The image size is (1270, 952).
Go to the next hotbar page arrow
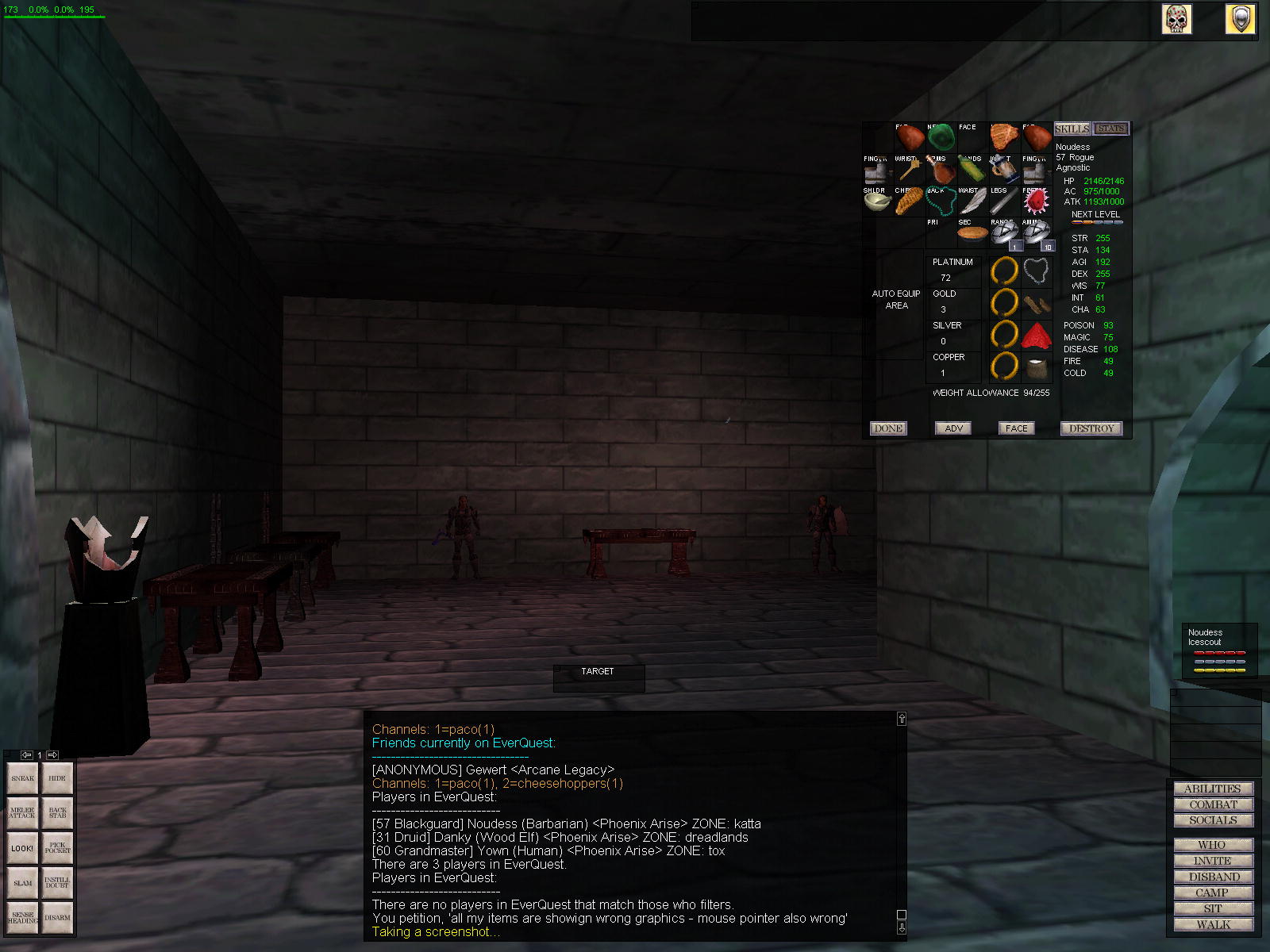[52, 755]
